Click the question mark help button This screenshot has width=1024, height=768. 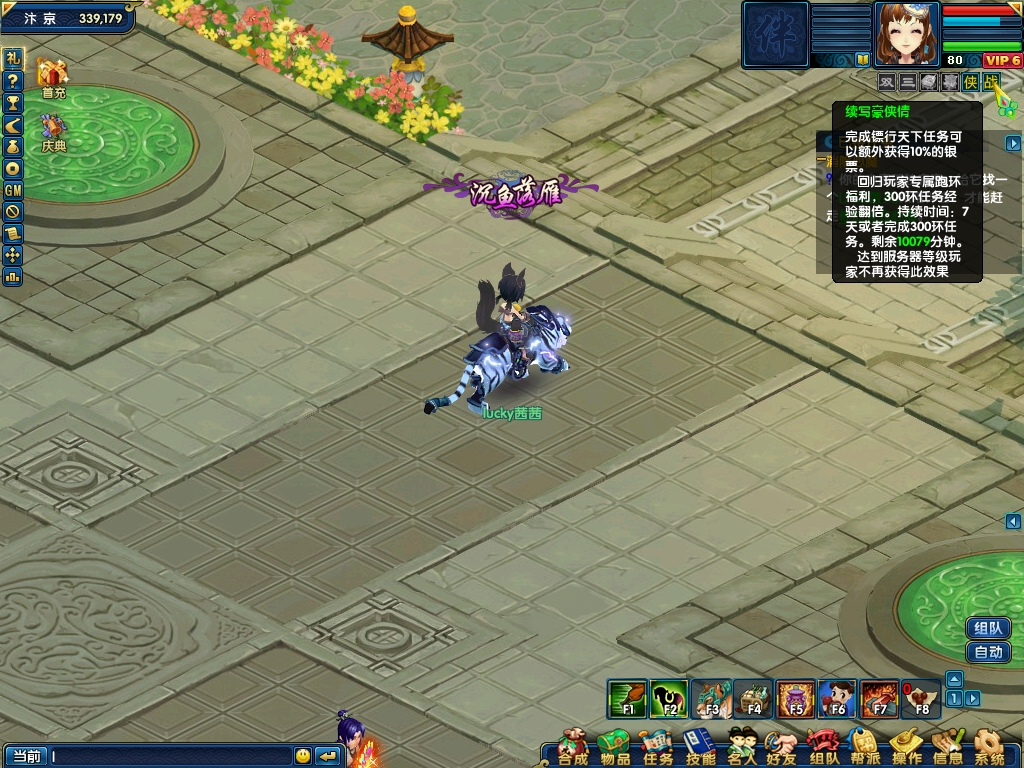click(x=13, y=80)
